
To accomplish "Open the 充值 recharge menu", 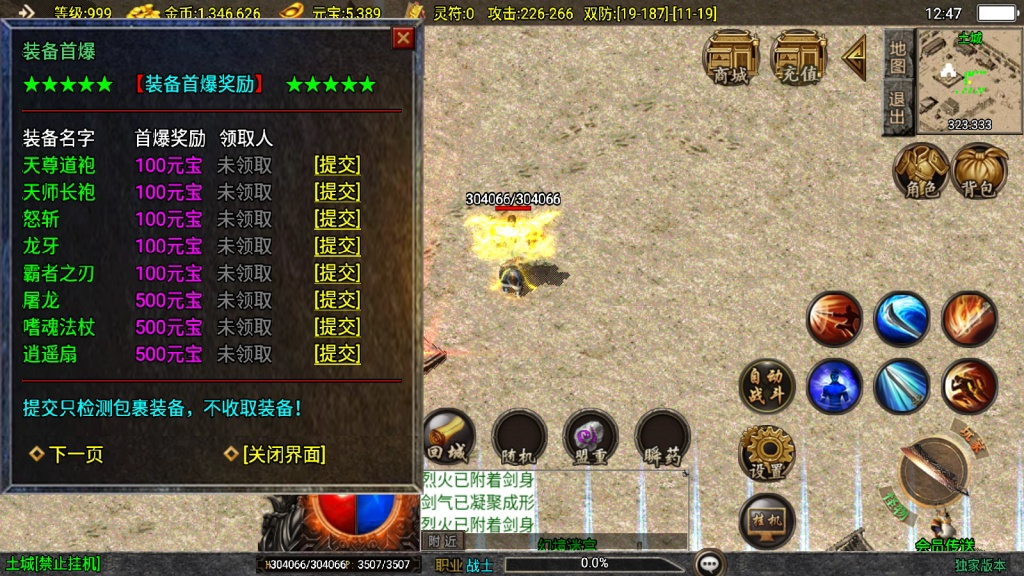I will click(x=798, y=57).
